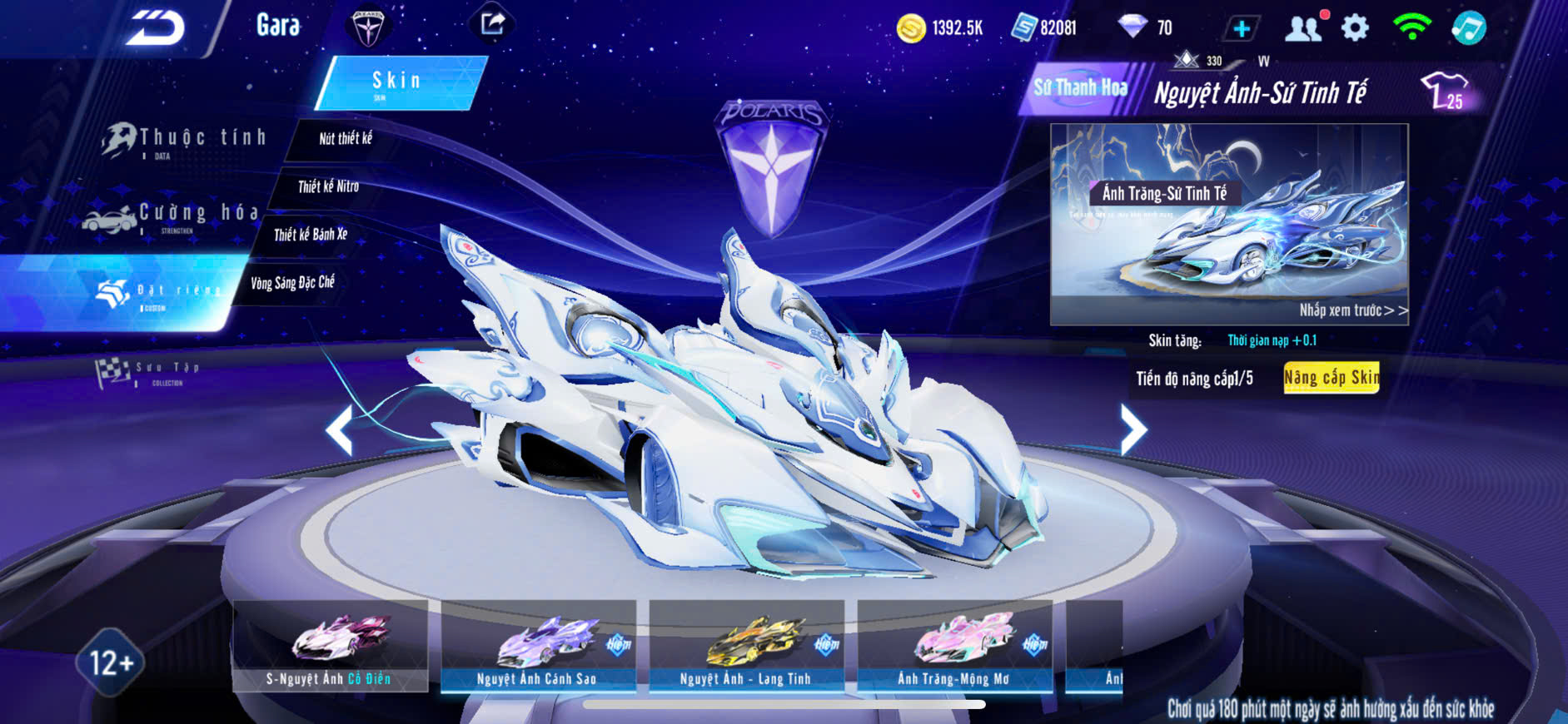Open the settings gear icon
The image size is (1568, 724).
point(1355,28)
